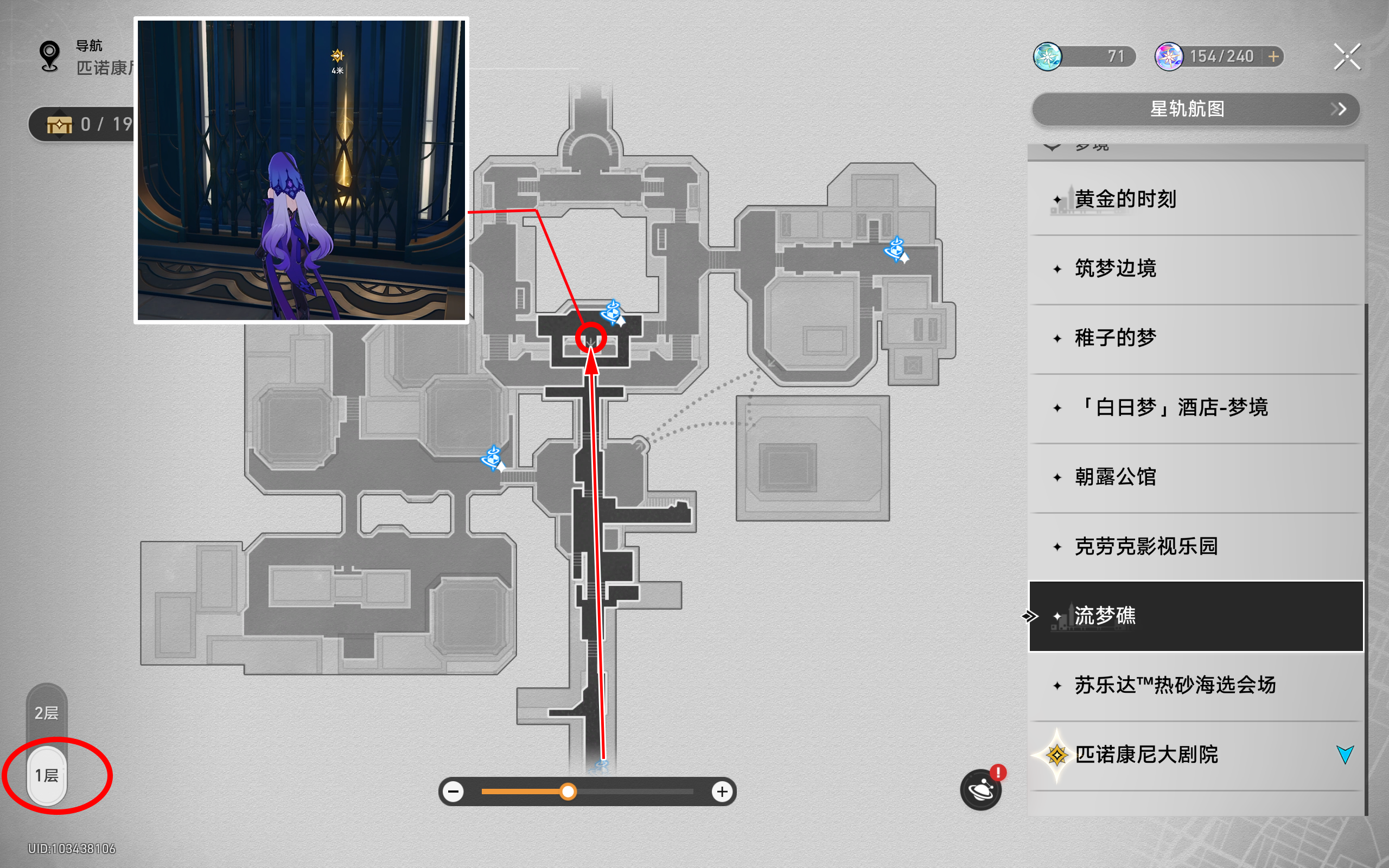
Task: Select the highlighted 流梦礁 entry
Action: 1195,616
